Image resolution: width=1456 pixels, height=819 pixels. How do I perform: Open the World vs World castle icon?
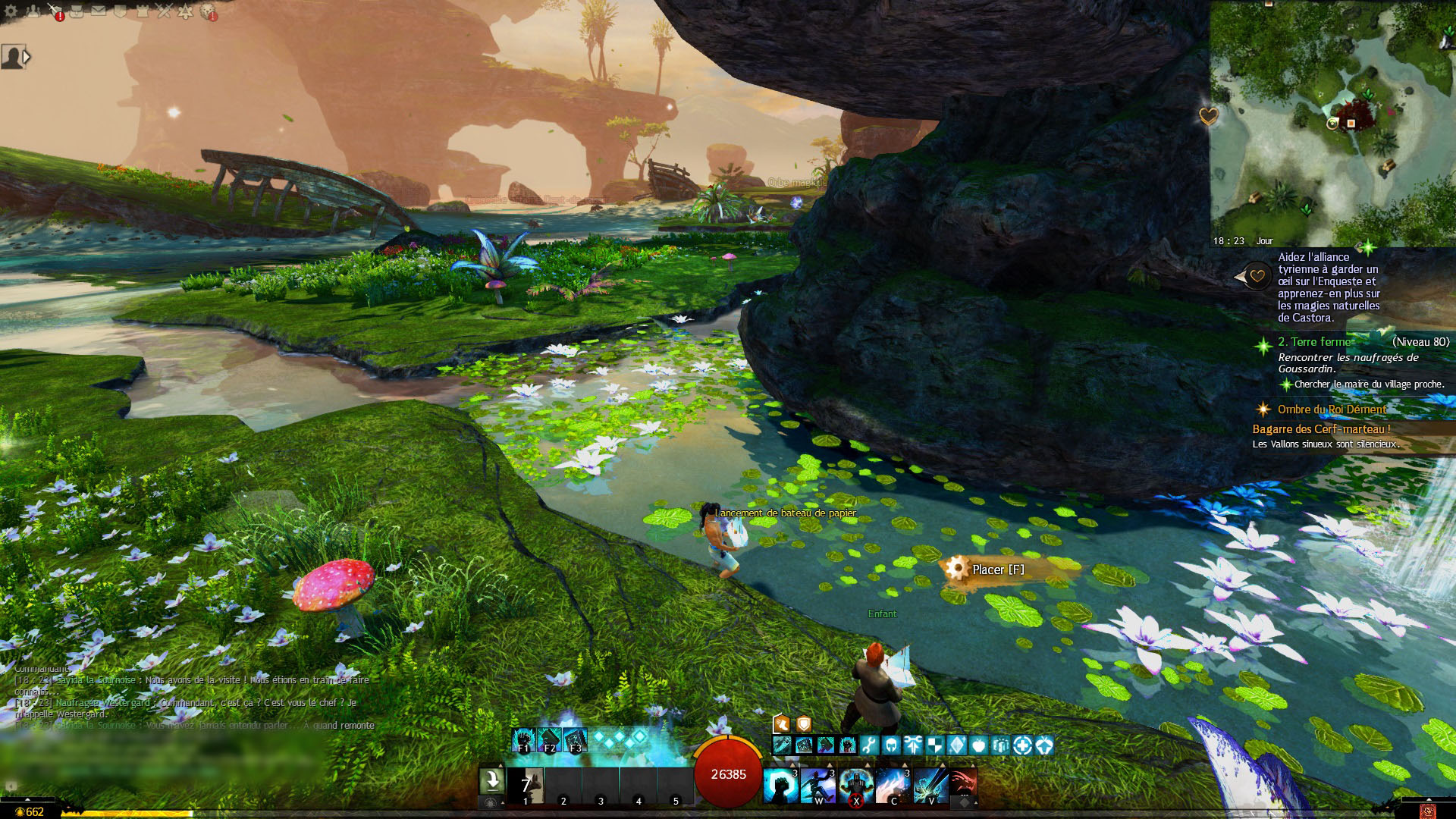click(x=142, y=11)
